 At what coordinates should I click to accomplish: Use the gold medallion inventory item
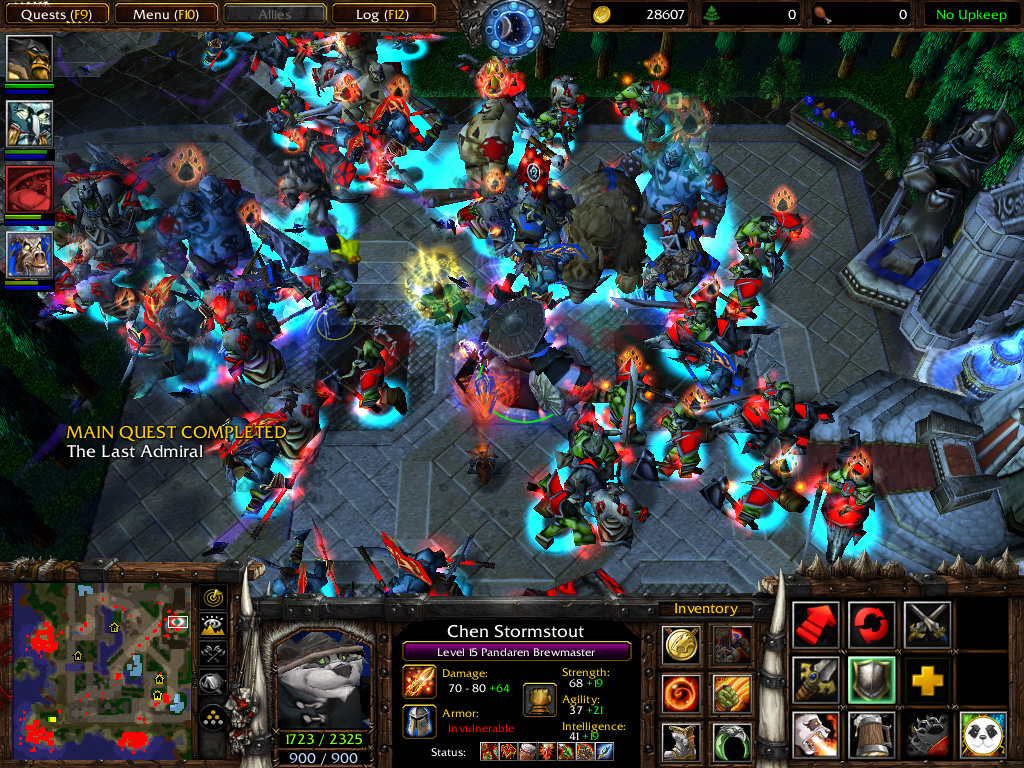coord(682,645)
